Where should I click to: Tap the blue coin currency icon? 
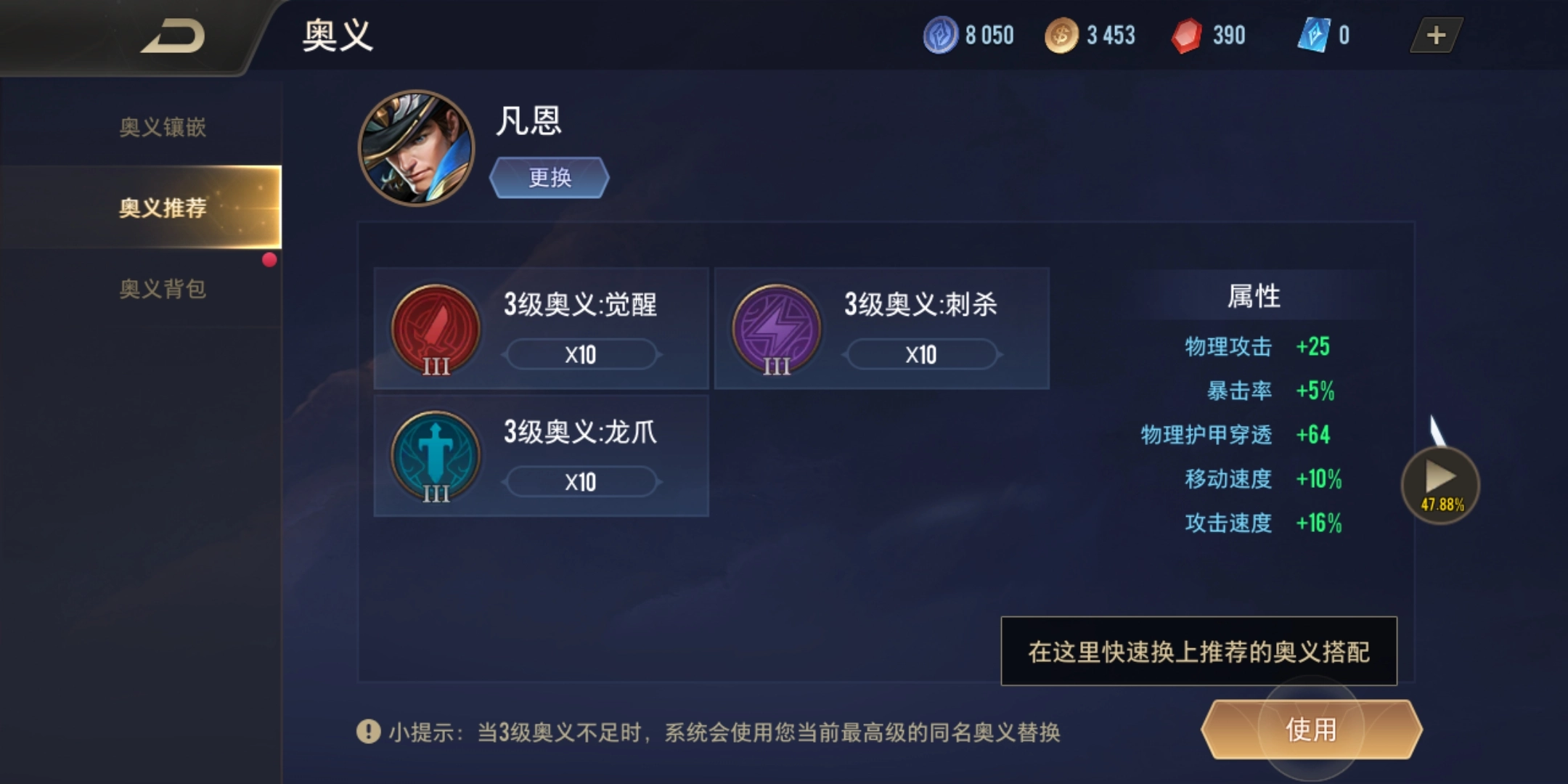tap(939, 35)
